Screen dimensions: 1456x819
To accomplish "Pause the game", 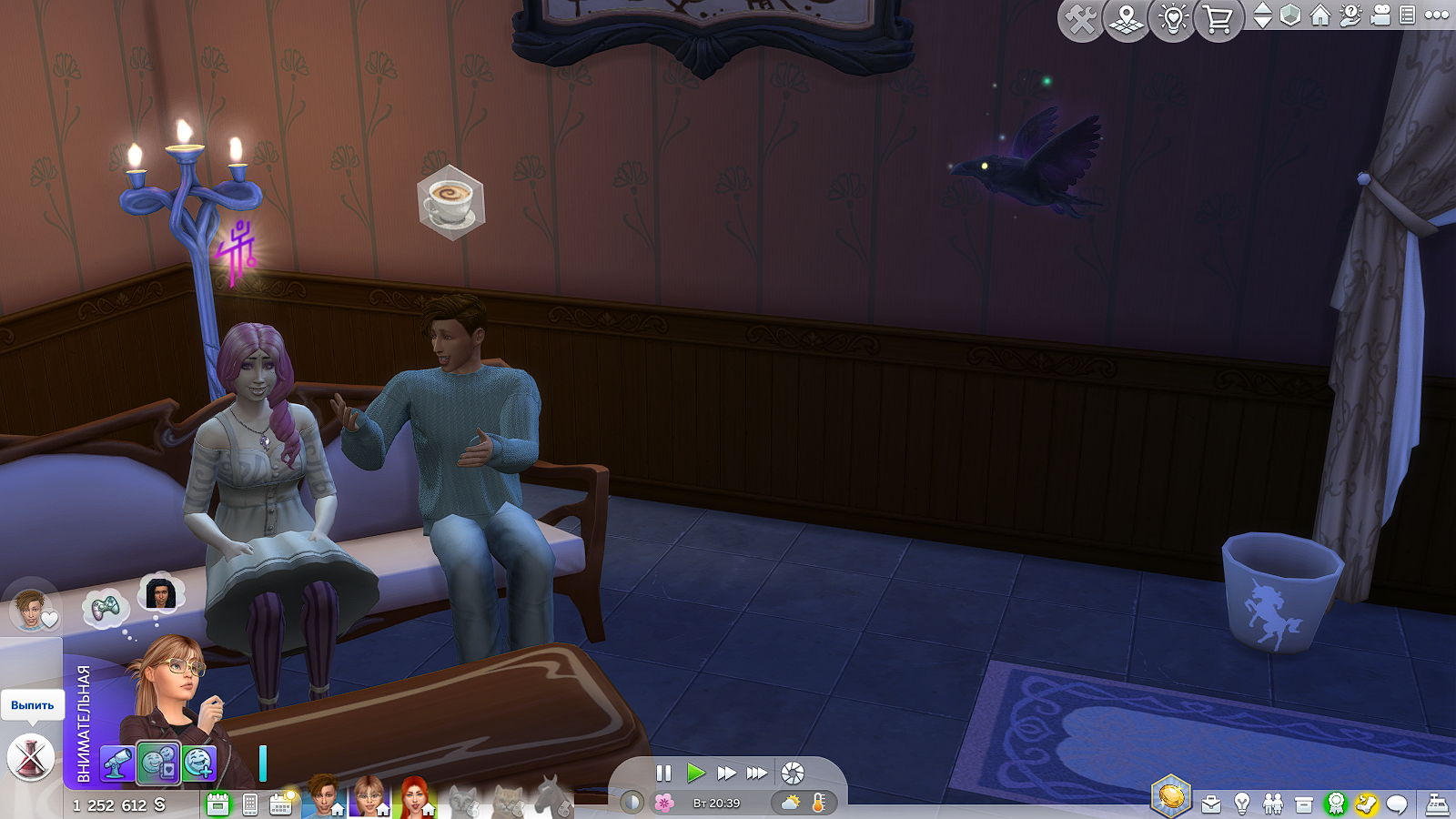I will click(663, 773).
